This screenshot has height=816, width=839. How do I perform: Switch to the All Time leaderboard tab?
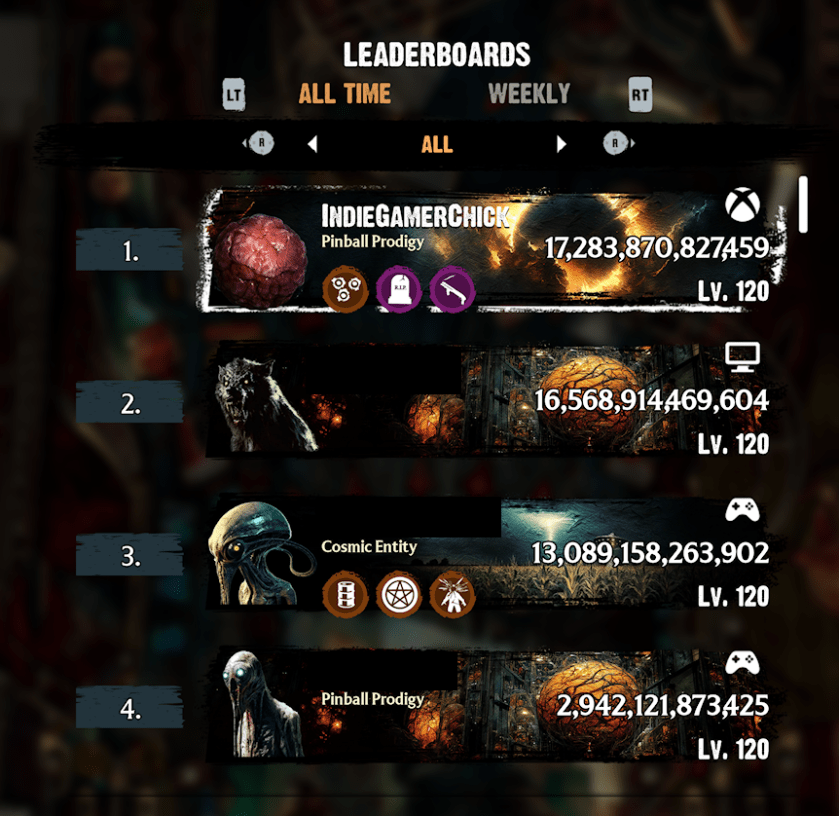click(x=345, y=95)
